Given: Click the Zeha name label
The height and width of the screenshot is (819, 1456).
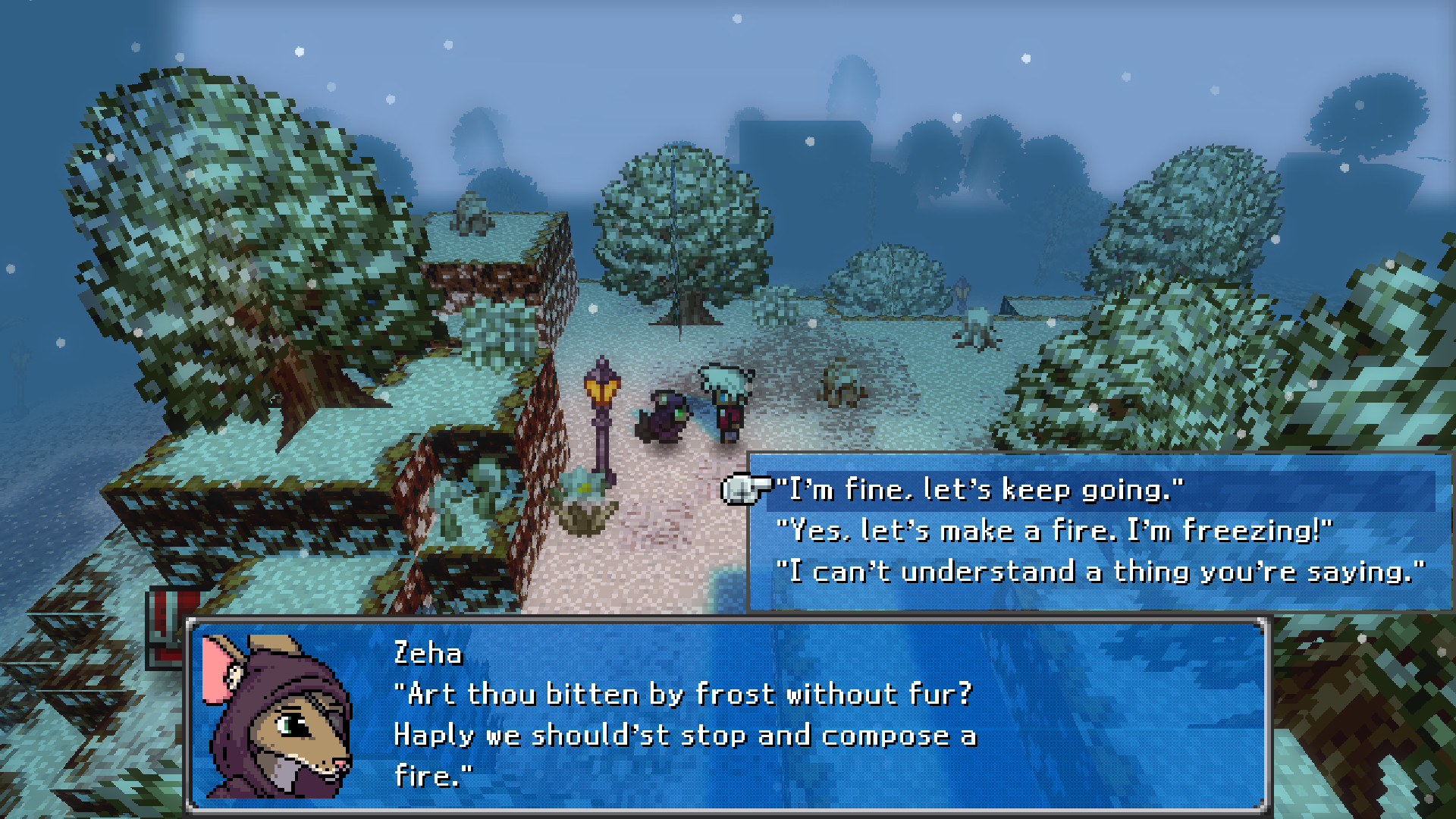Looking at the screenshot, I should 427,654.
